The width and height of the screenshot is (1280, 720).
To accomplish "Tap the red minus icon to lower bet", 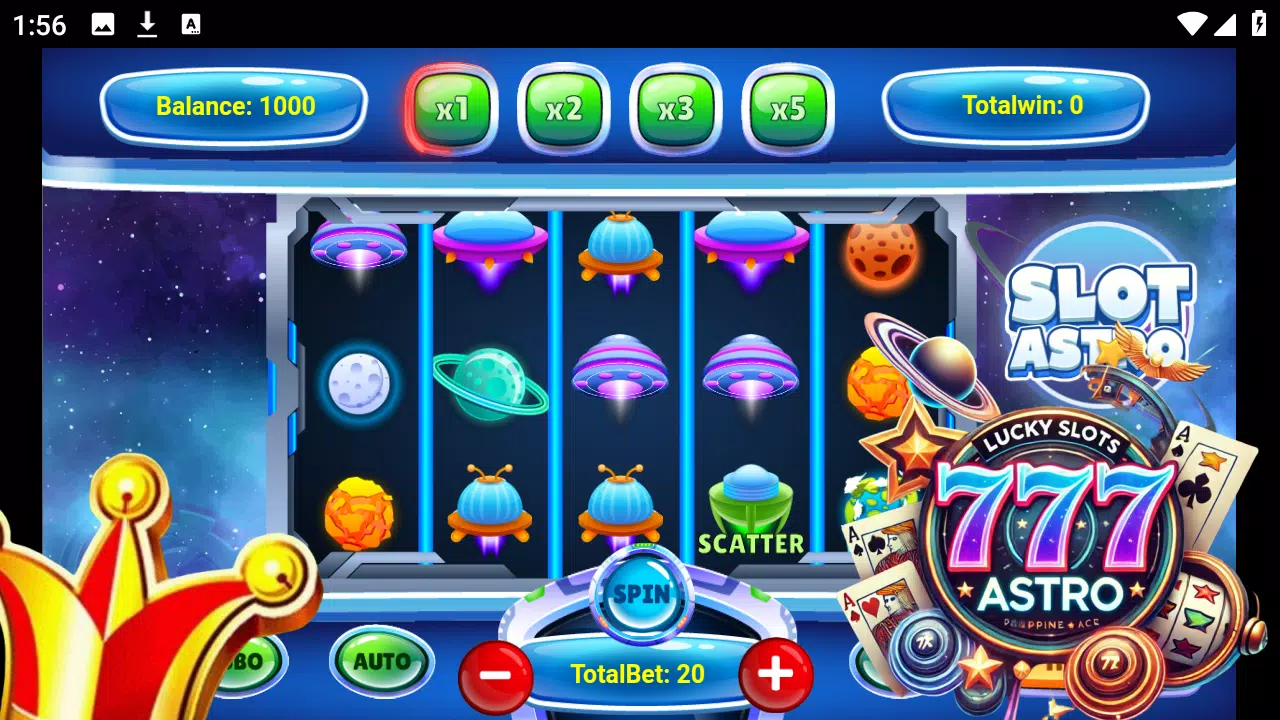I will [495, 675].
